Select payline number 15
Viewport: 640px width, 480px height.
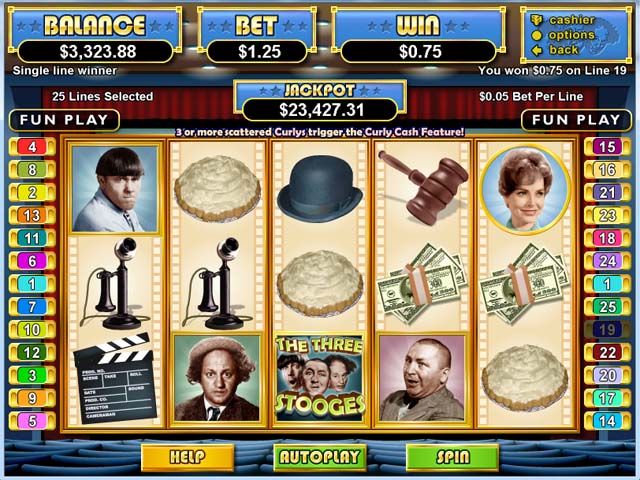[606, 147]
